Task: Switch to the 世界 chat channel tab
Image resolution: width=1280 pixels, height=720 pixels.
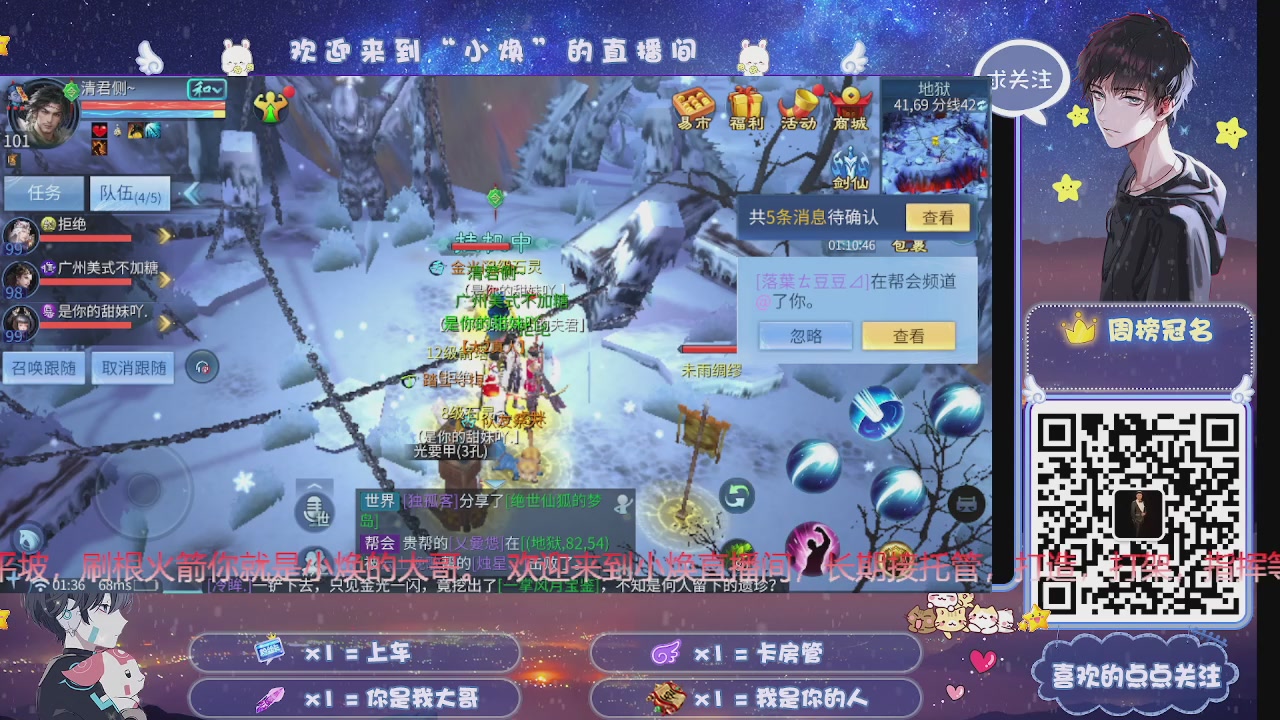Action: [379, 502]
